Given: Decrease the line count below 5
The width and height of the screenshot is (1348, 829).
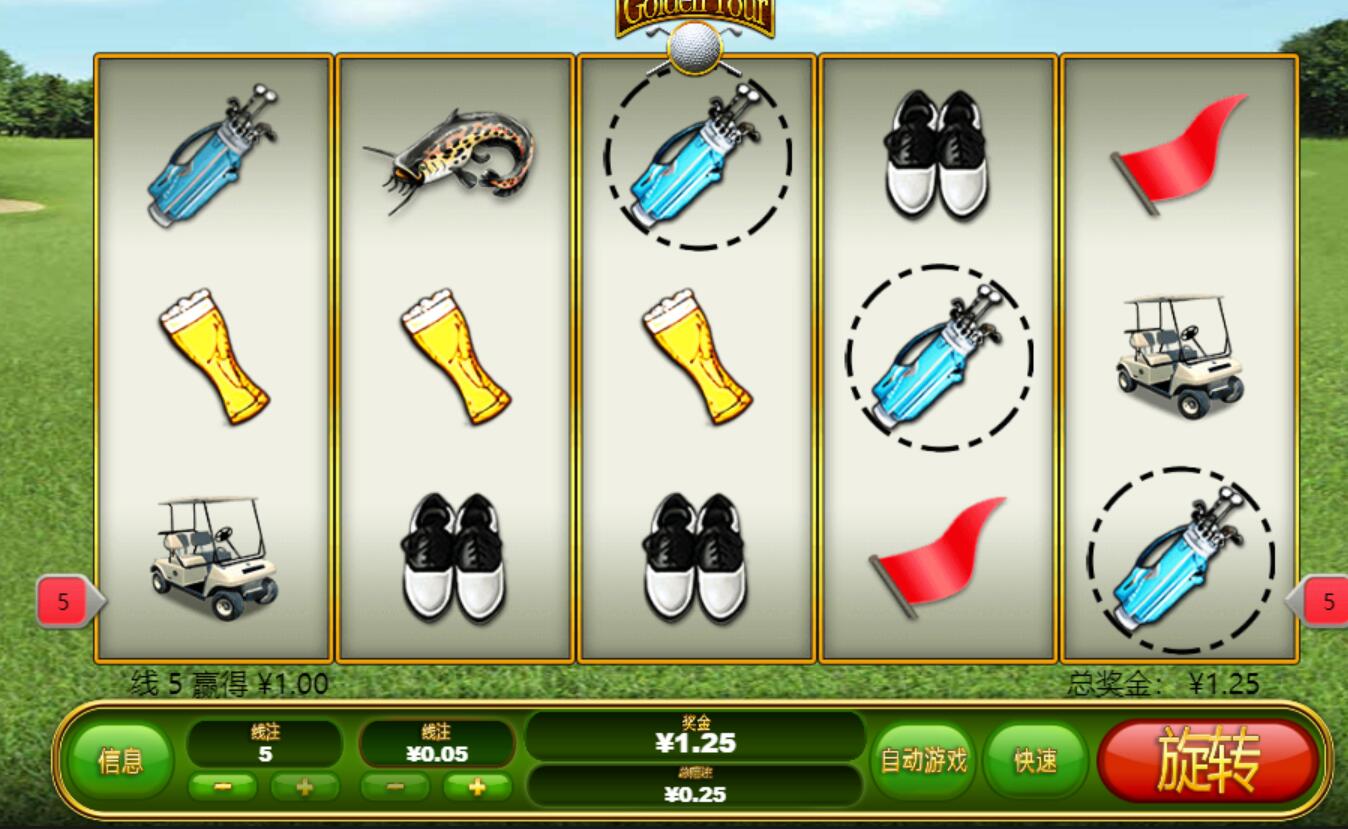Looking at the screenshot, I should (x=222, y=787).
